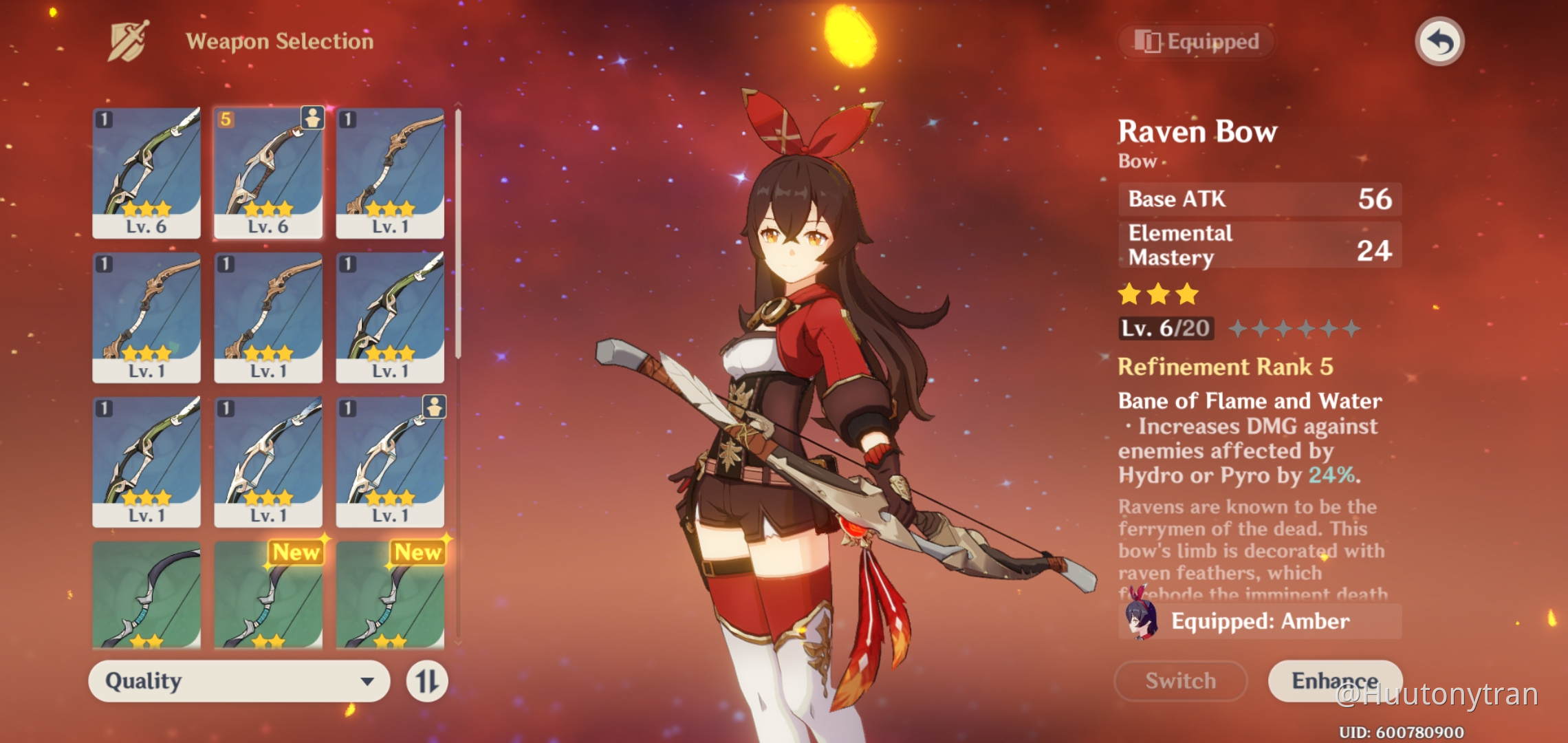1568x743 pixels.
Task: Expand the sorting options via the dropdown arrow
Action: (x=369, y=682)
